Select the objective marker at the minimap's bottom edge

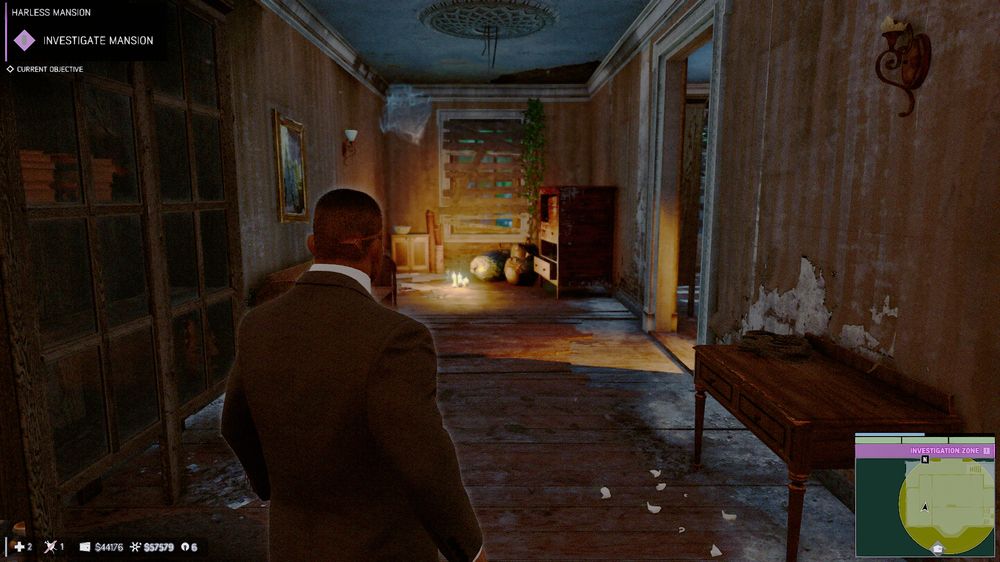(937, 548)
